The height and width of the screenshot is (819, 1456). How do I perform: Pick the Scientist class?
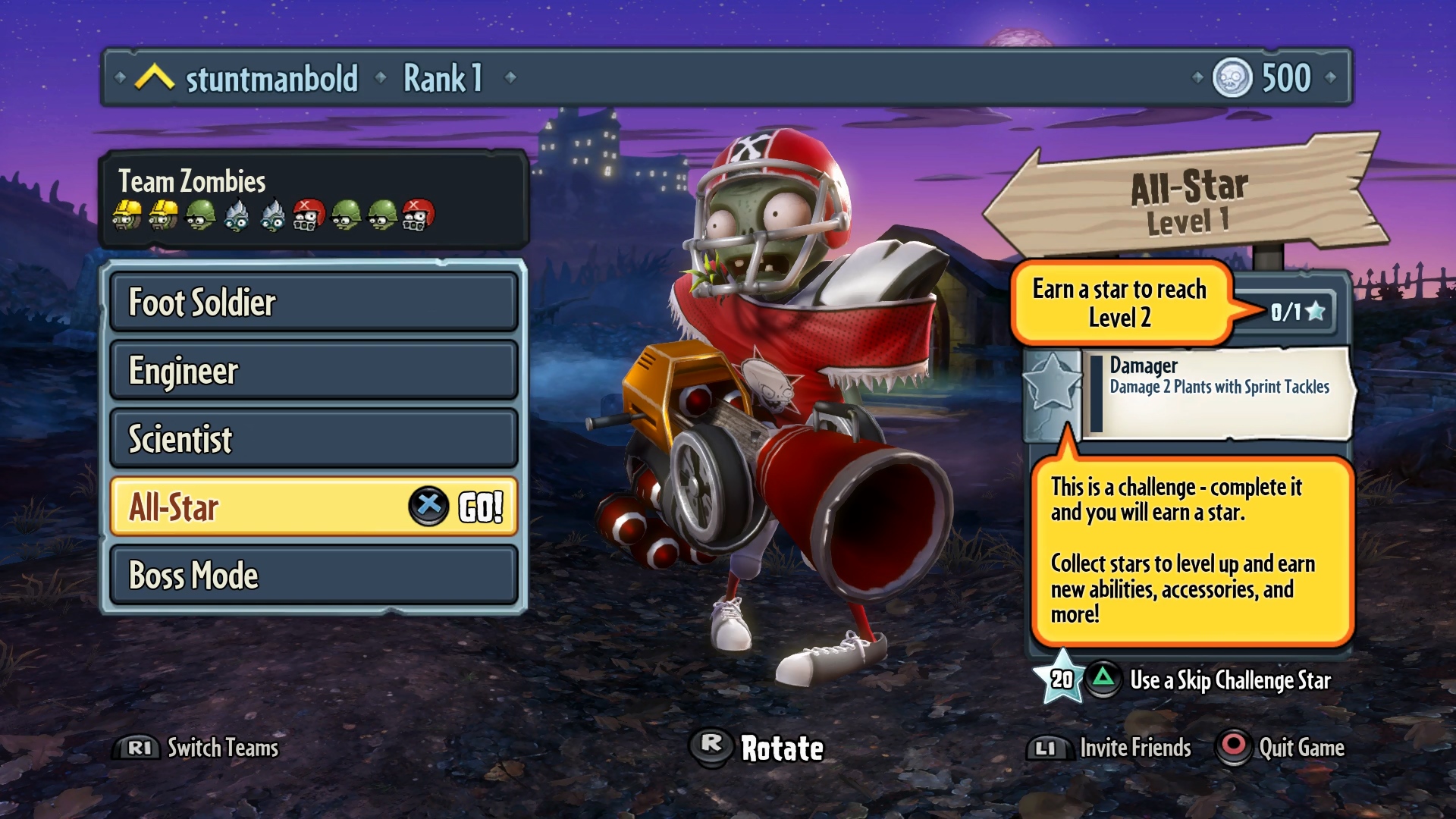click(x=313, y=439)
